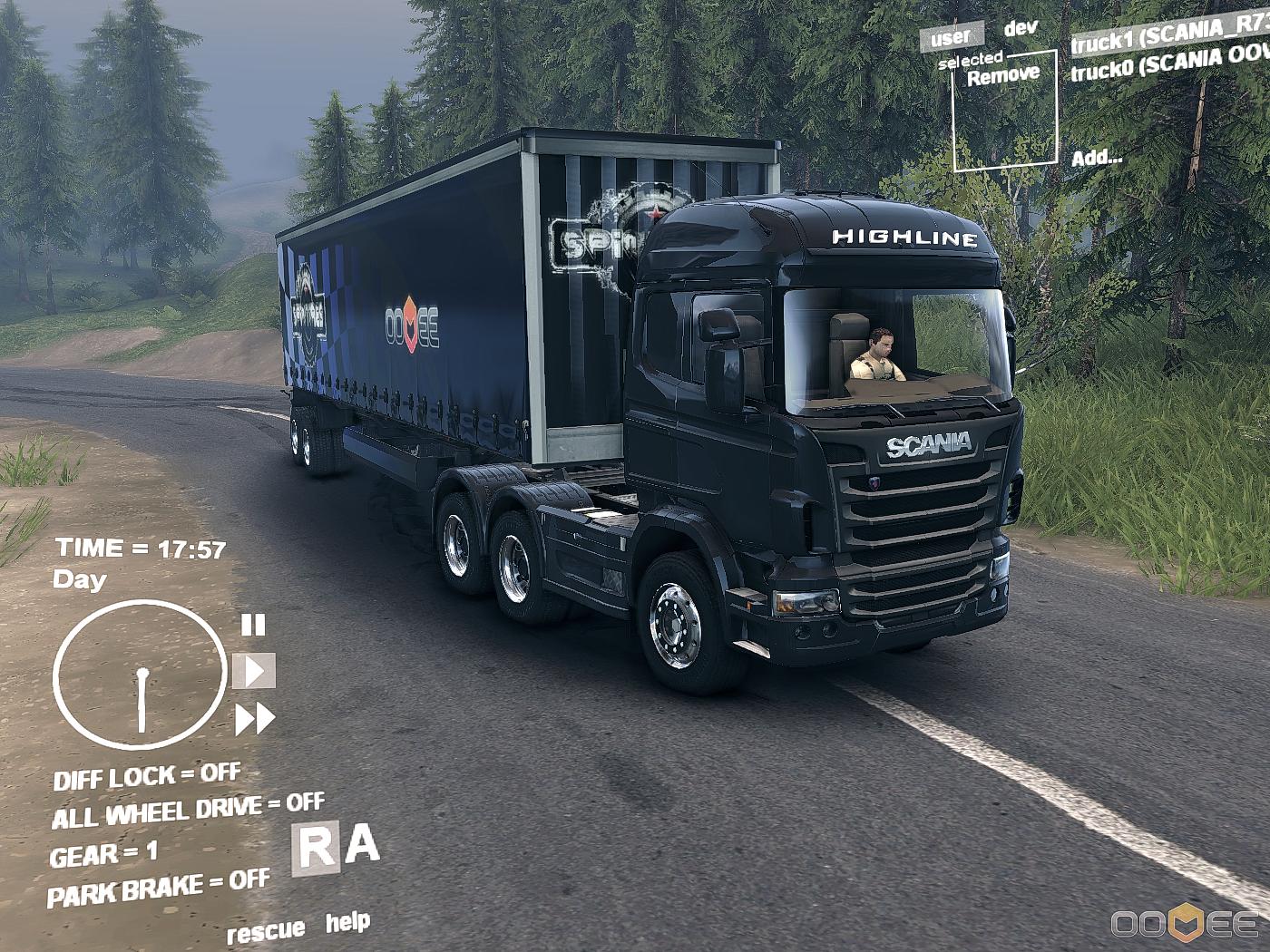The image size is (1270, 952).
Task: Select the A automatic gear button
Action: coord(362,845)
